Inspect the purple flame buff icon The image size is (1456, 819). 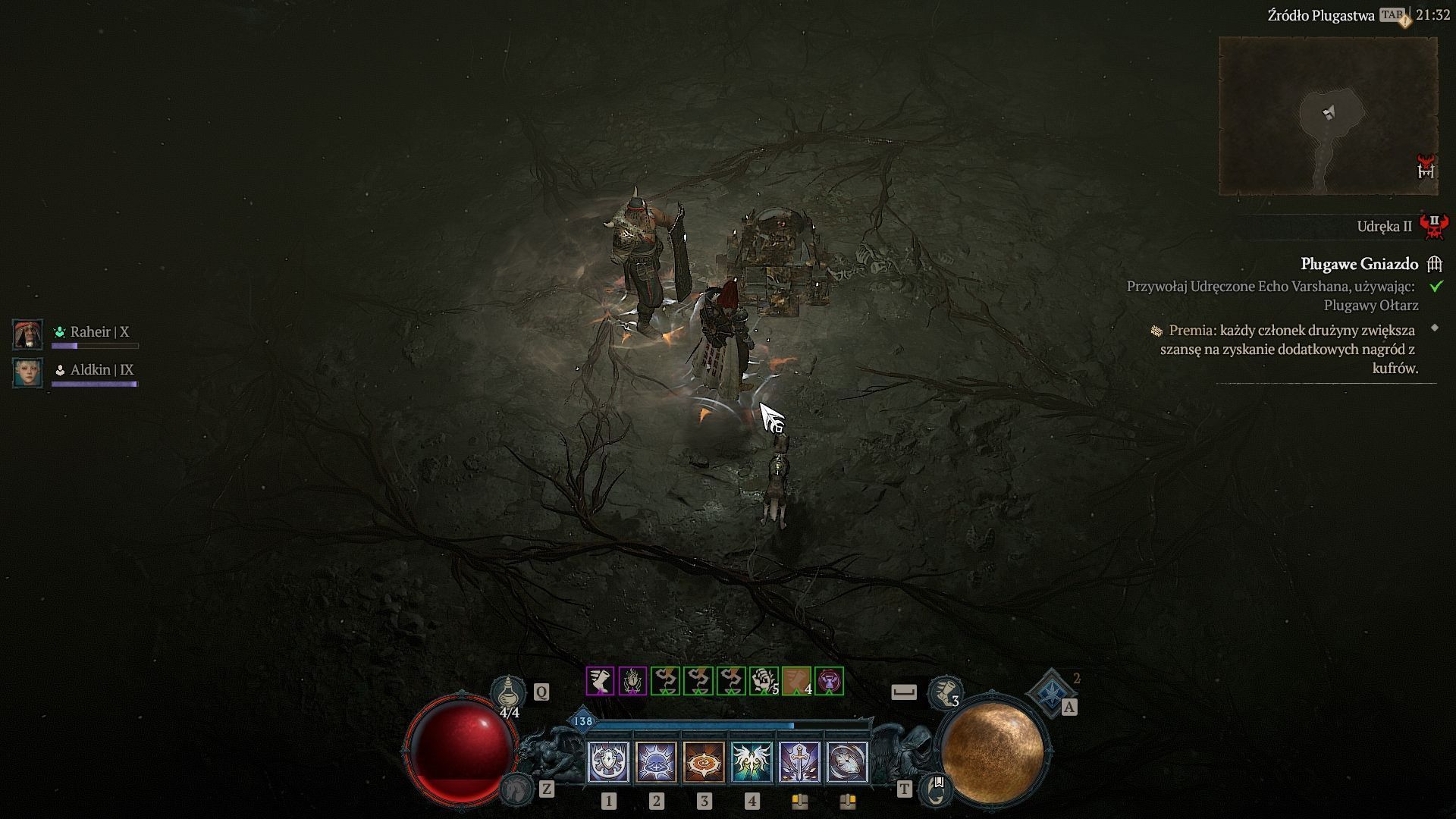click(x=632, y=681)
